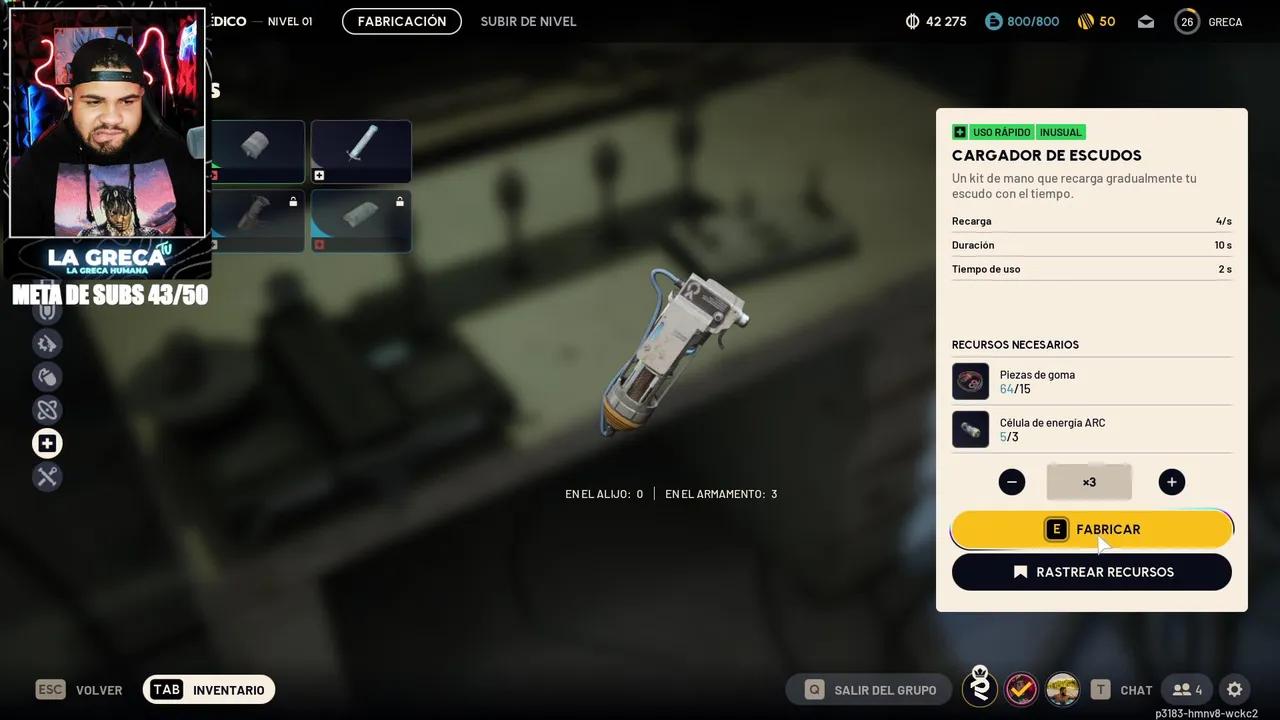
Task: Open the shield crafting category
Action: pos(47,310)
